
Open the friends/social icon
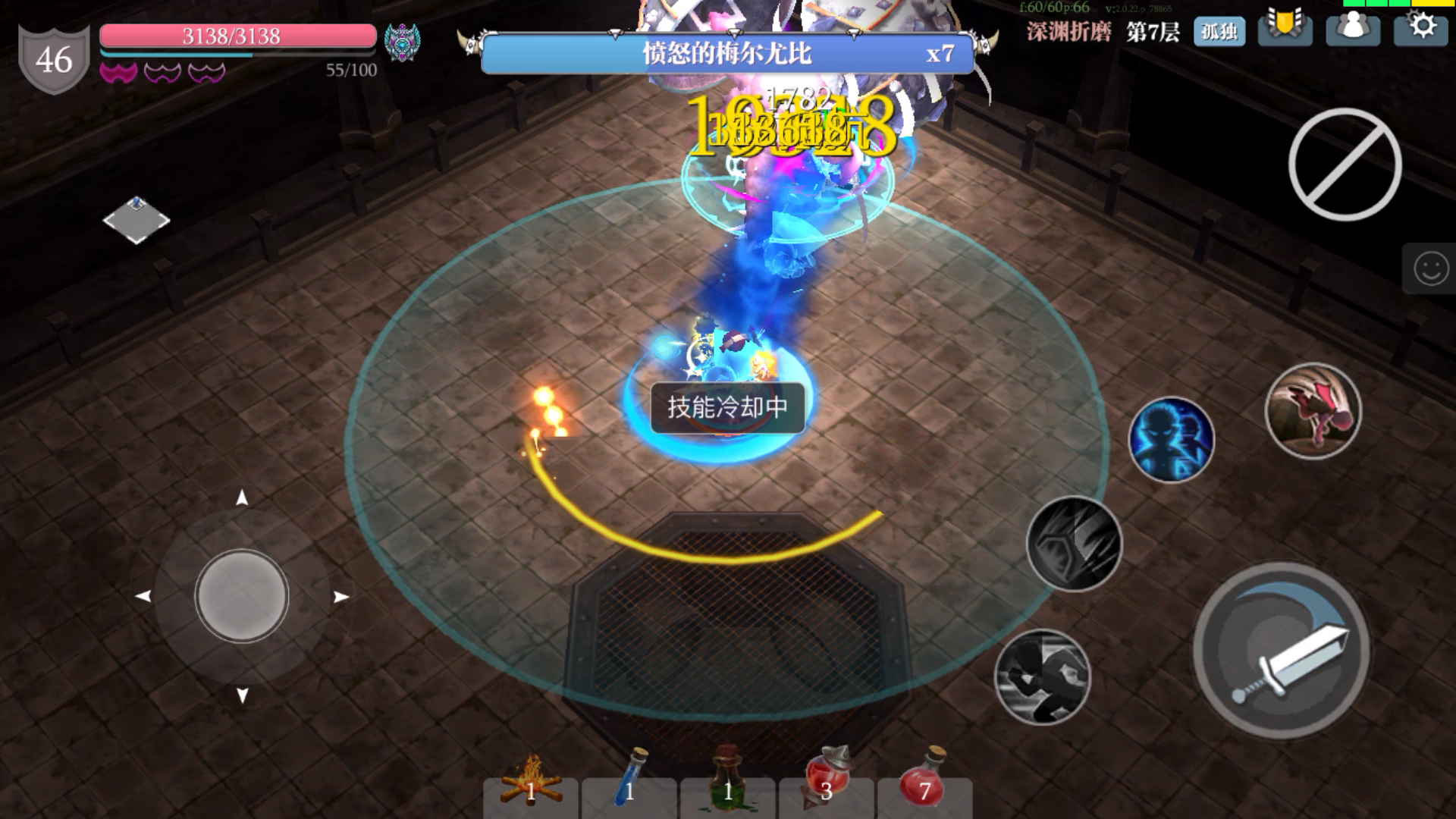[1353, 30]
